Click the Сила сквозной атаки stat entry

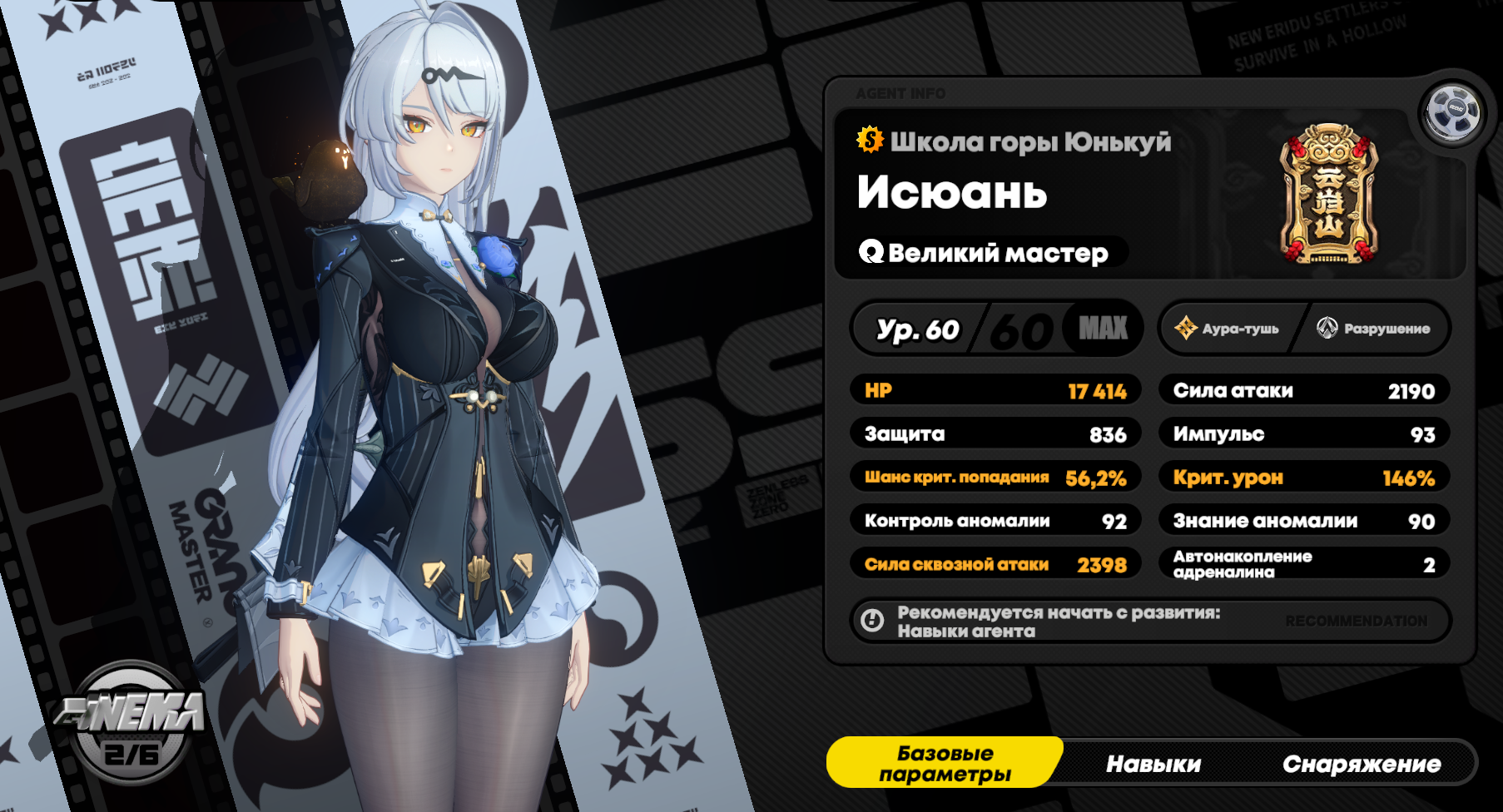[996, 564]
